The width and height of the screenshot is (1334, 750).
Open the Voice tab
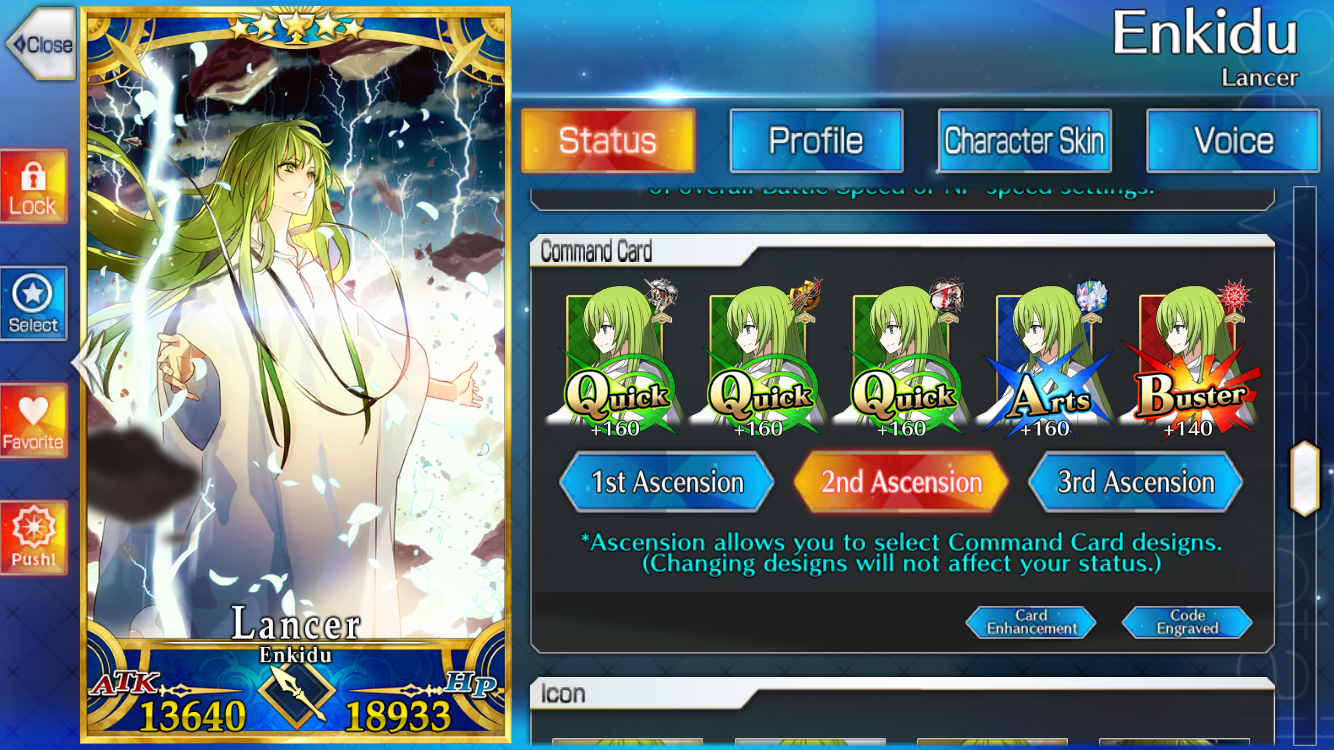tap(1233, 141)
